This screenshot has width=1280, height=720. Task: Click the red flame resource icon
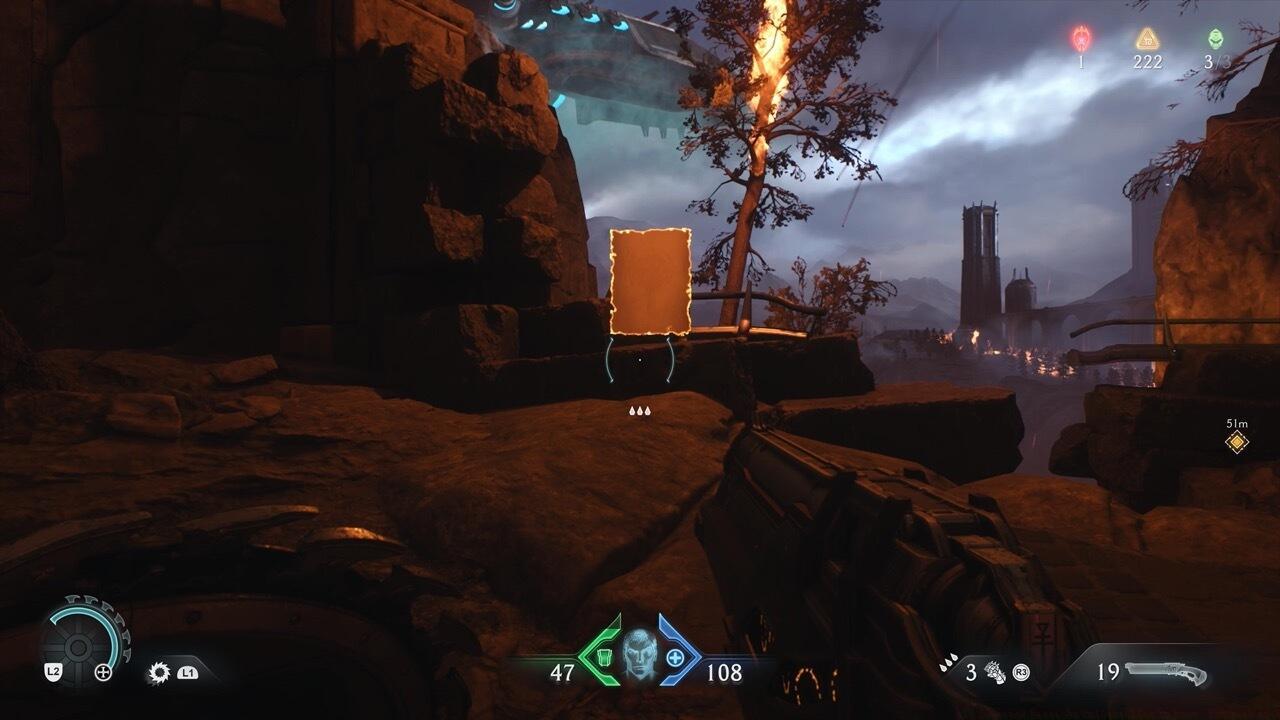(x=1081, y=39)
